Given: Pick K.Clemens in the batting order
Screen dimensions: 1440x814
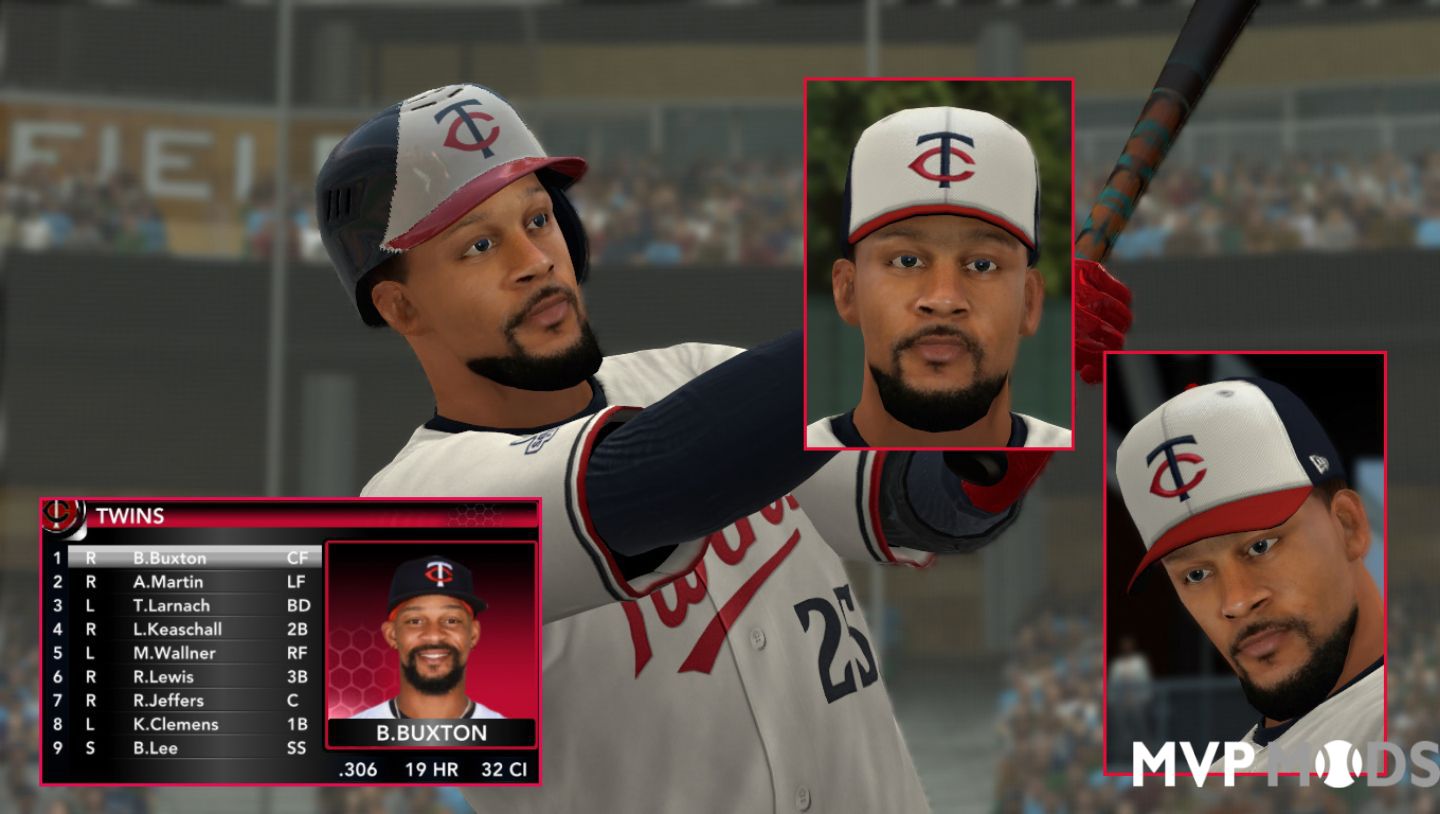Looking at the screenshot, I should pos(175,724).
